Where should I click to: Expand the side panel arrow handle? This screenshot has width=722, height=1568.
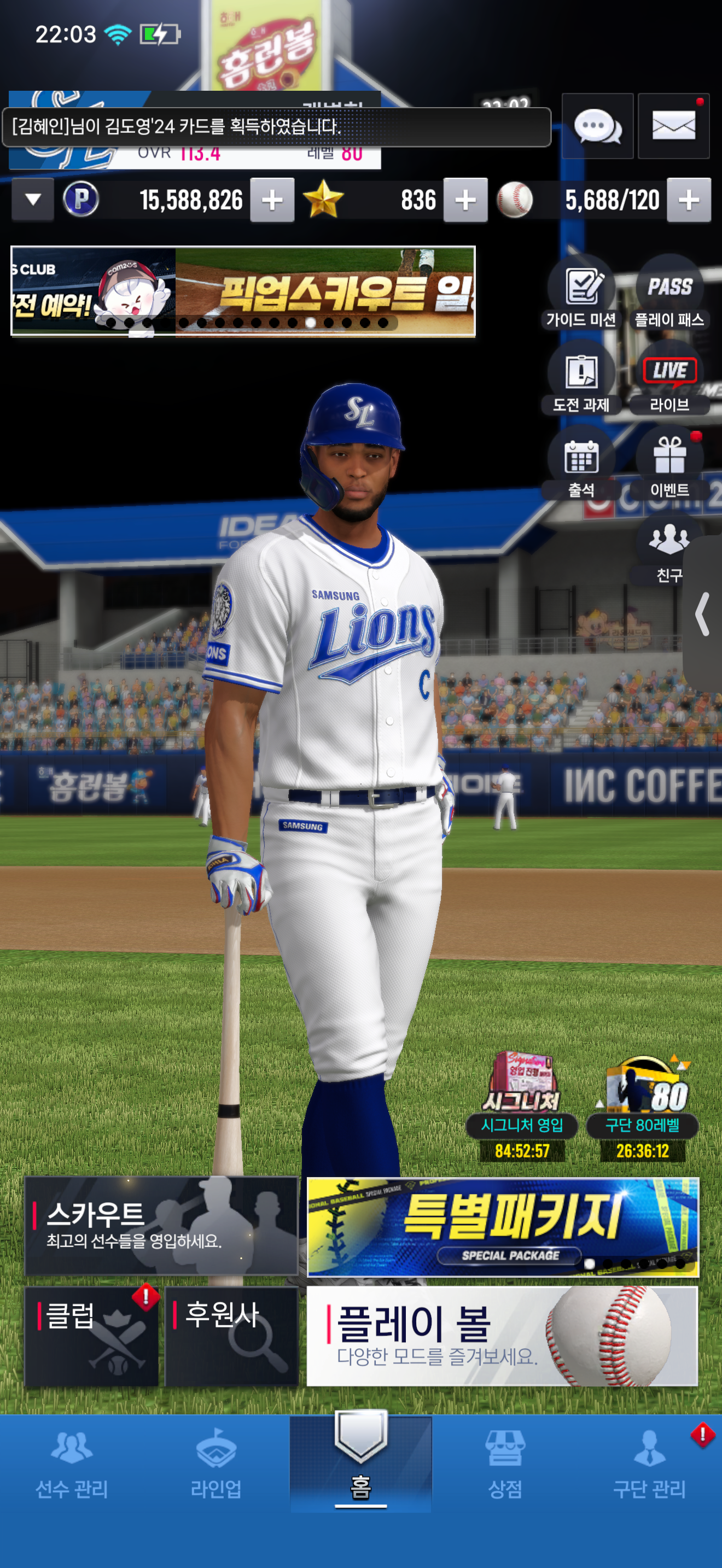coord(703,613)
